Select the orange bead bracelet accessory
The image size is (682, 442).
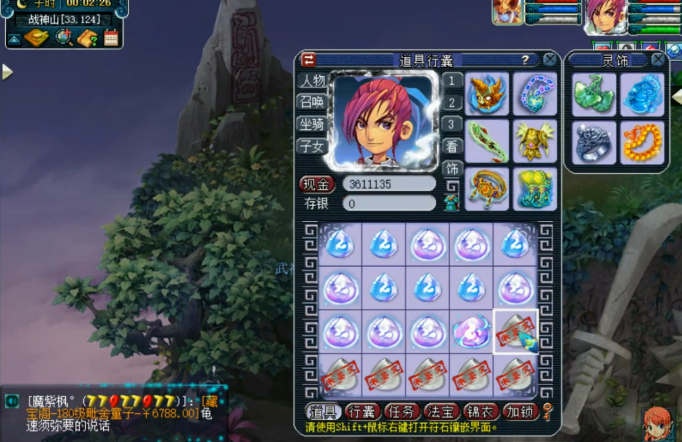(641, 142)
